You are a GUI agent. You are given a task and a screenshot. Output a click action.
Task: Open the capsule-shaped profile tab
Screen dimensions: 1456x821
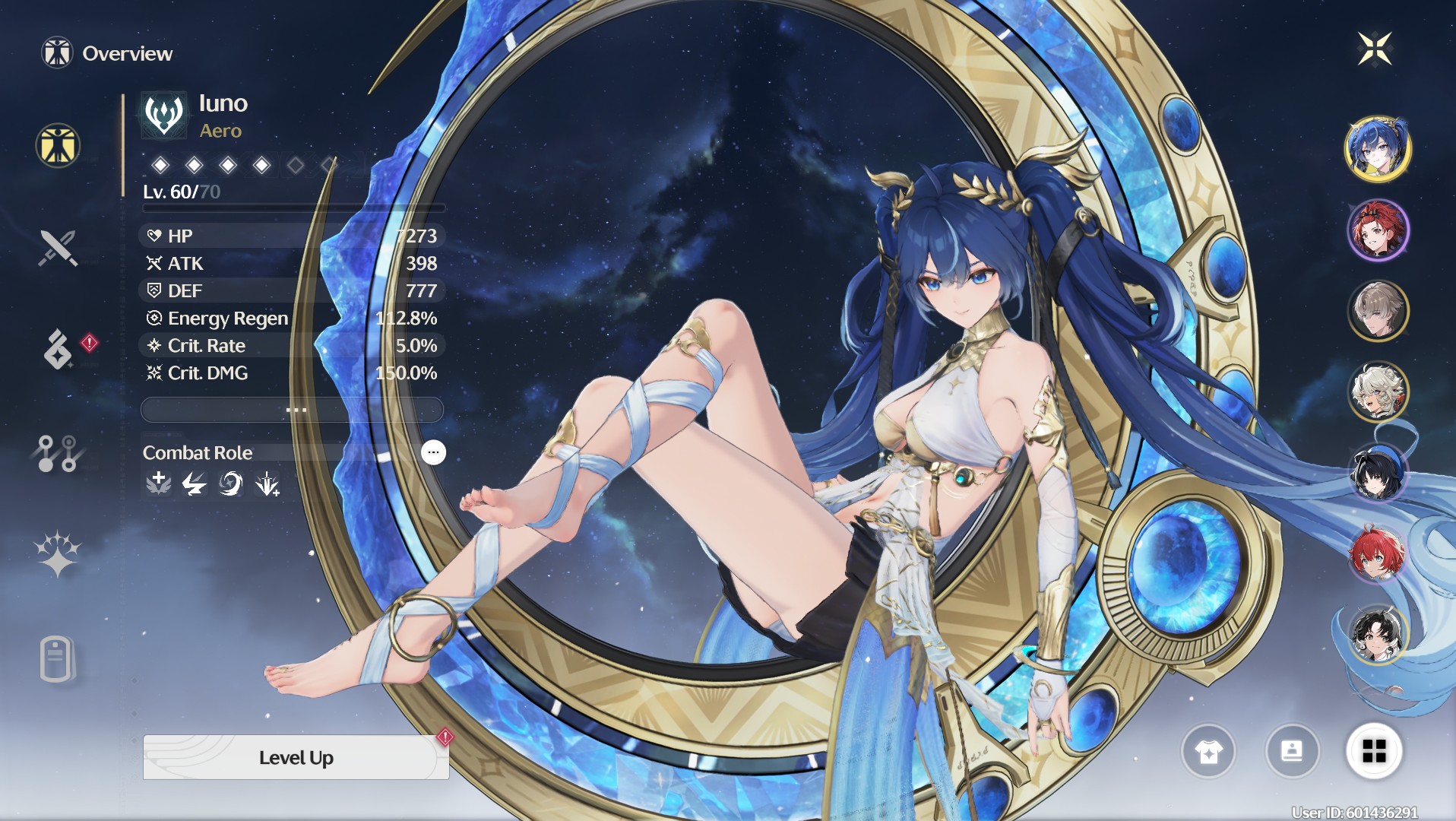56,658
